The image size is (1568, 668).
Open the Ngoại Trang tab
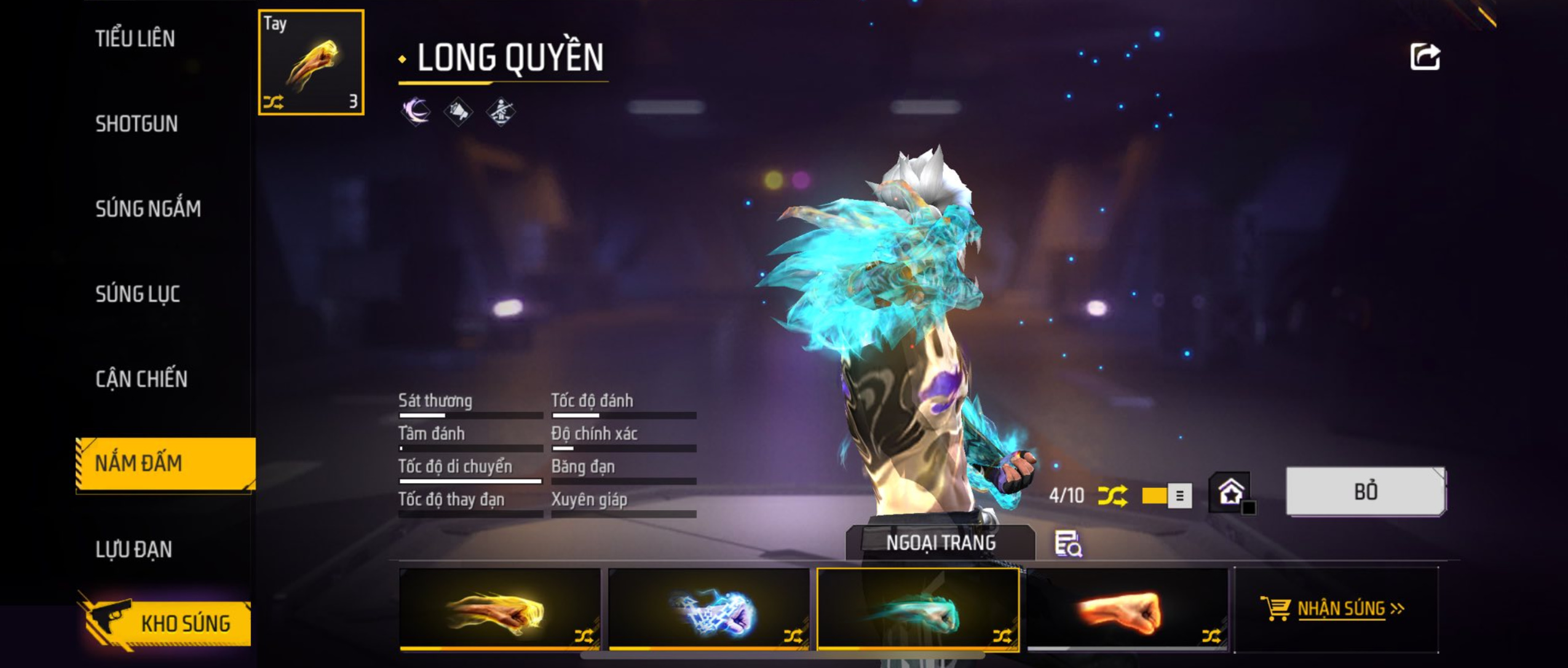point(940,543)
